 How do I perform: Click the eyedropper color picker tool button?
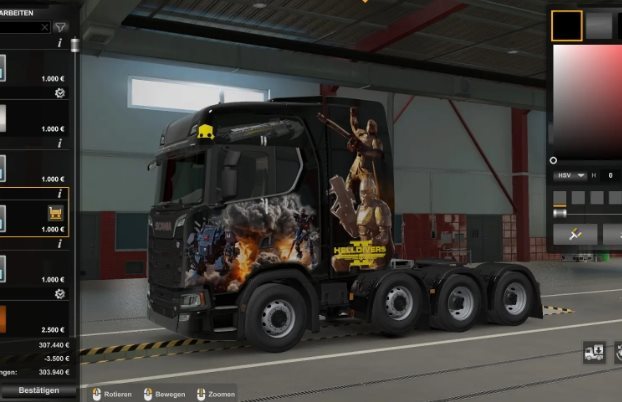(x=575, y=235)
